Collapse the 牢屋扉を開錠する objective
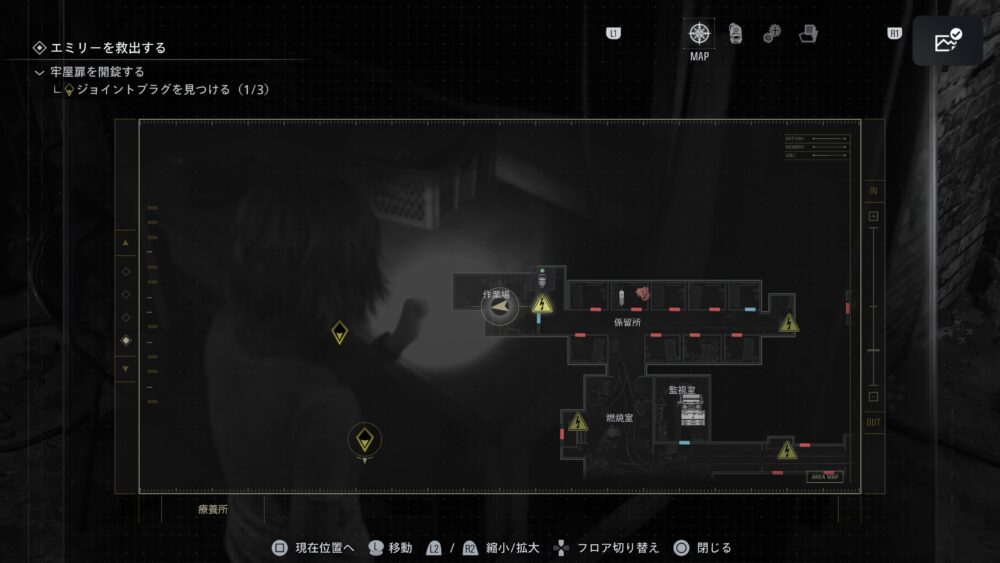The image size is (1000, 563). (40, 72)
